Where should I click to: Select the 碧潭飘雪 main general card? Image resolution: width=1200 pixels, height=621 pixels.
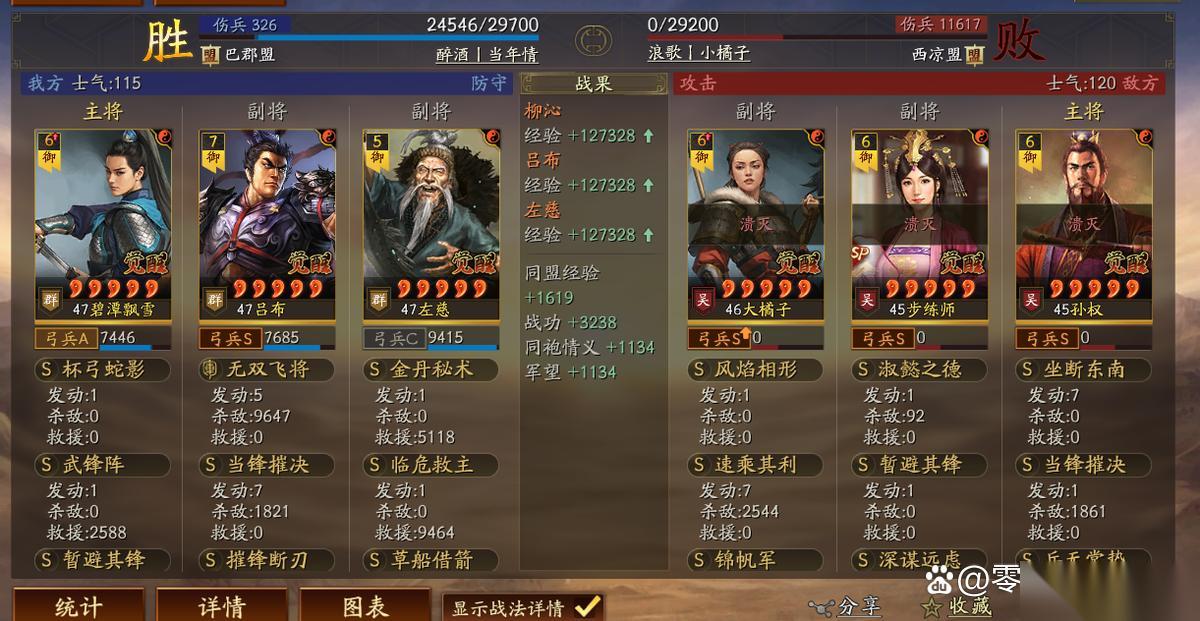103,224
